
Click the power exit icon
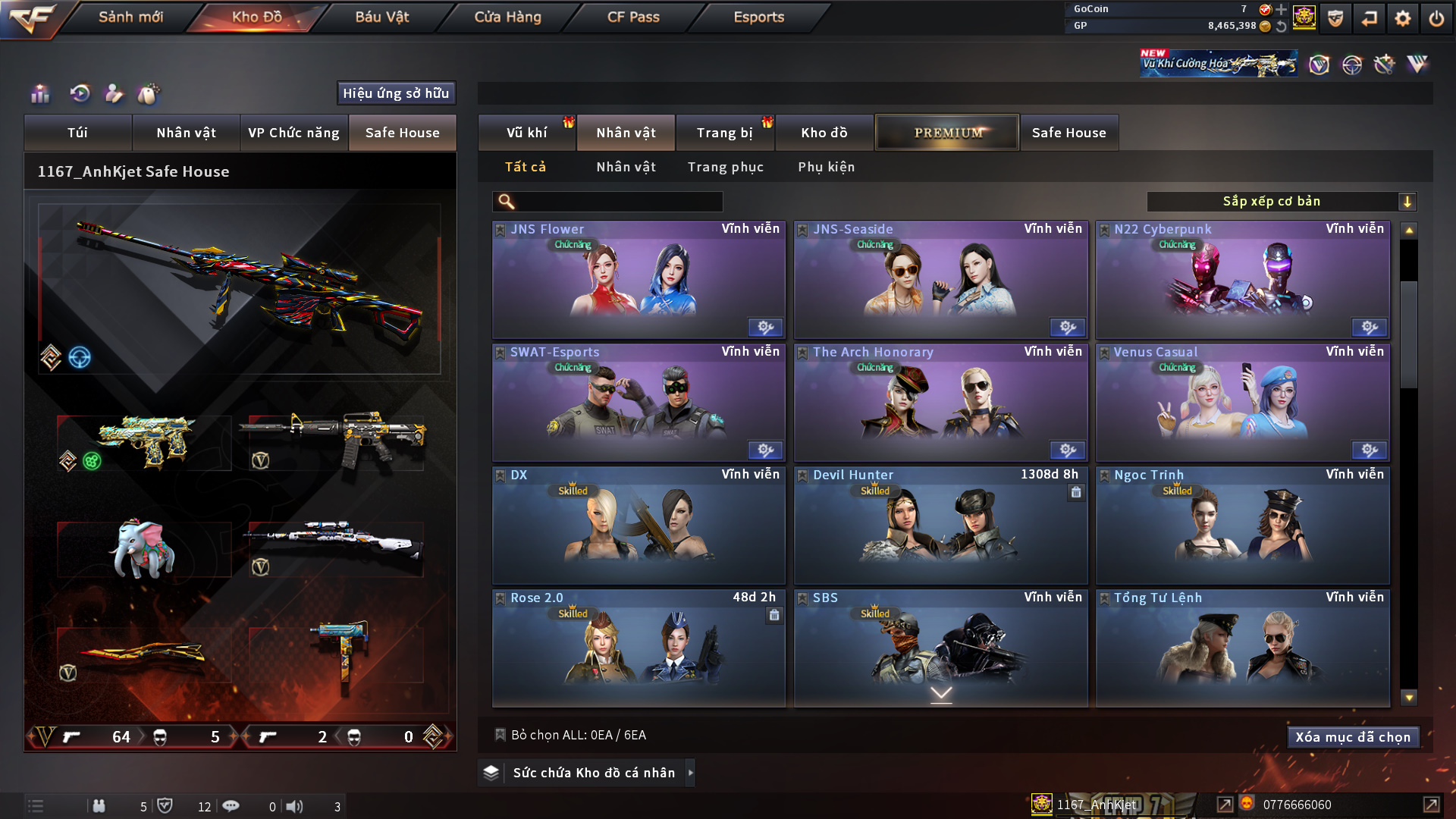coord(1436,18)
